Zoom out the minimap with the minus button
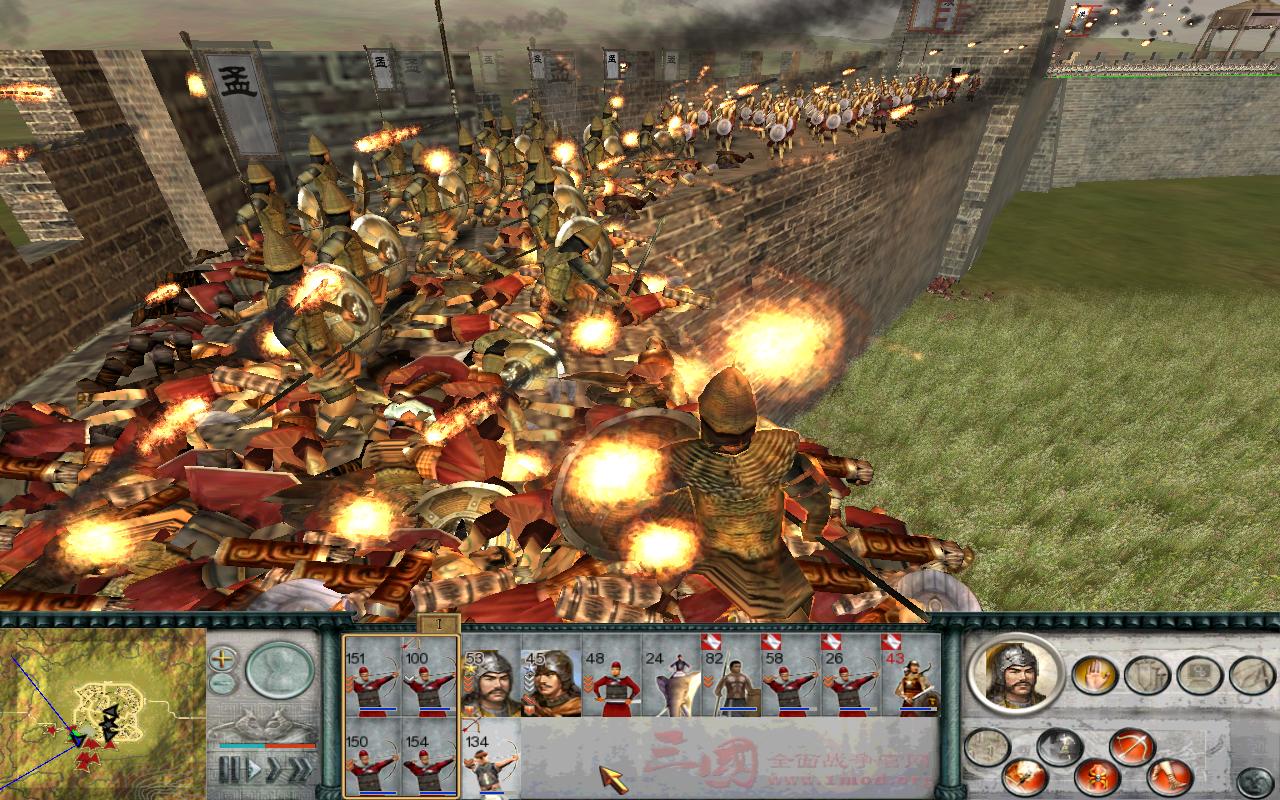This screenshot has height=800, width=1280. pyautogui.click(x=223, y=684)
